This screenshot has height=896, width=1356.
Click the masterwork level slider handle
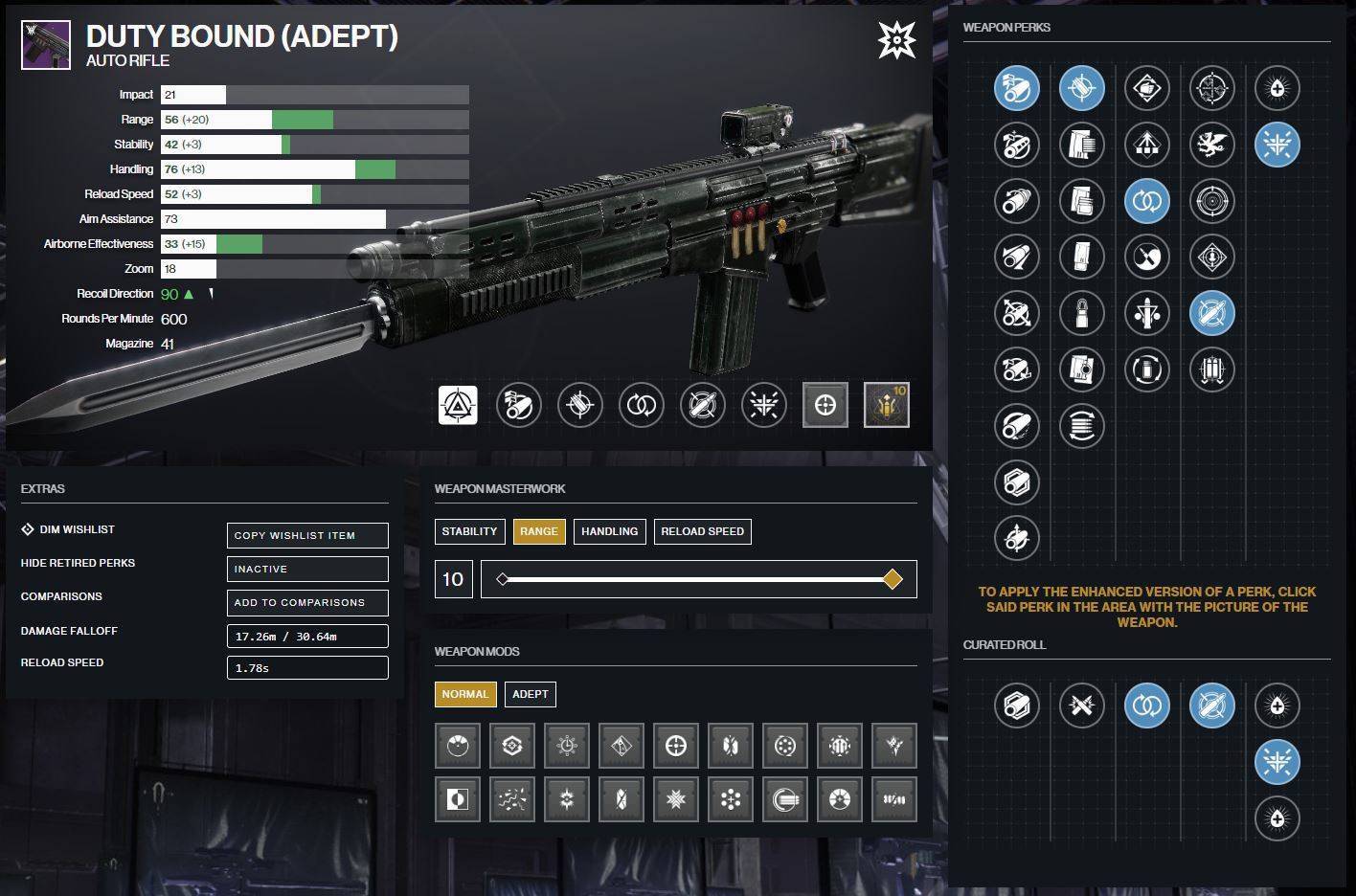(x=893, y=579)
